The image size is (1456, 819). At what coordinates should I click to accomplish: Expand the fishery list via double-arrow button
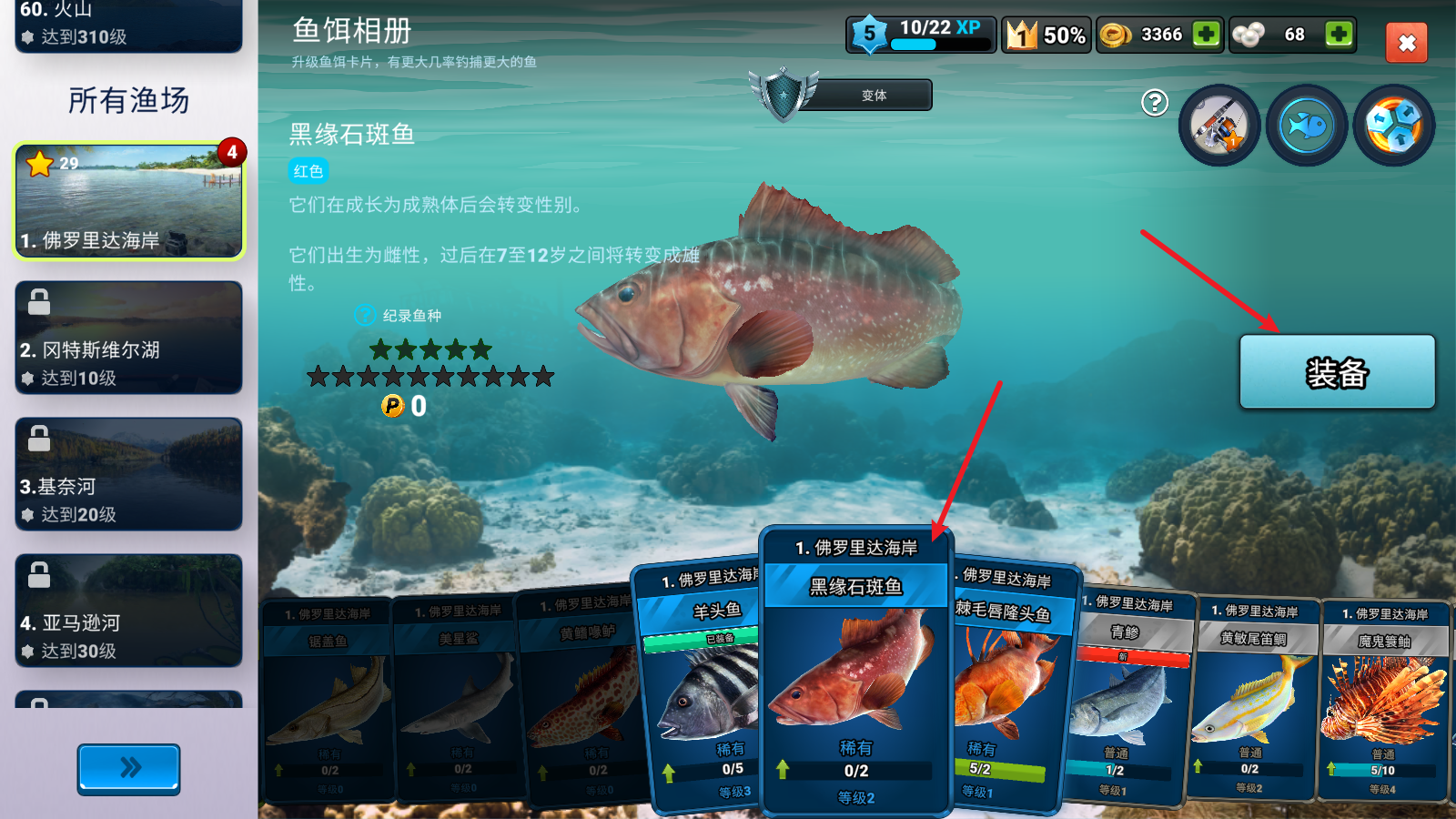pos(128,769)
